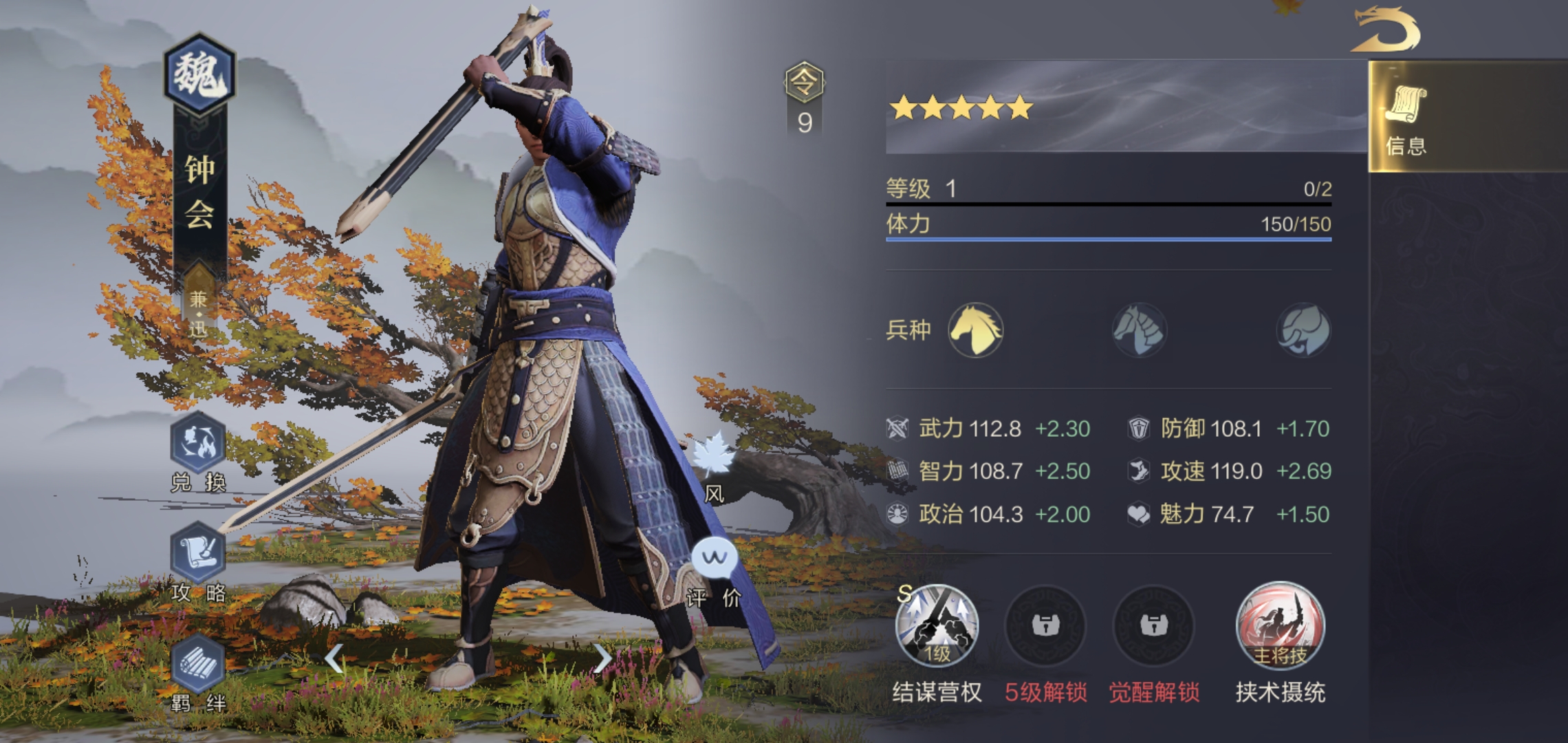Open the 挟术摄统 leader skill
1568x743 pixels.
click(1280, 626)
